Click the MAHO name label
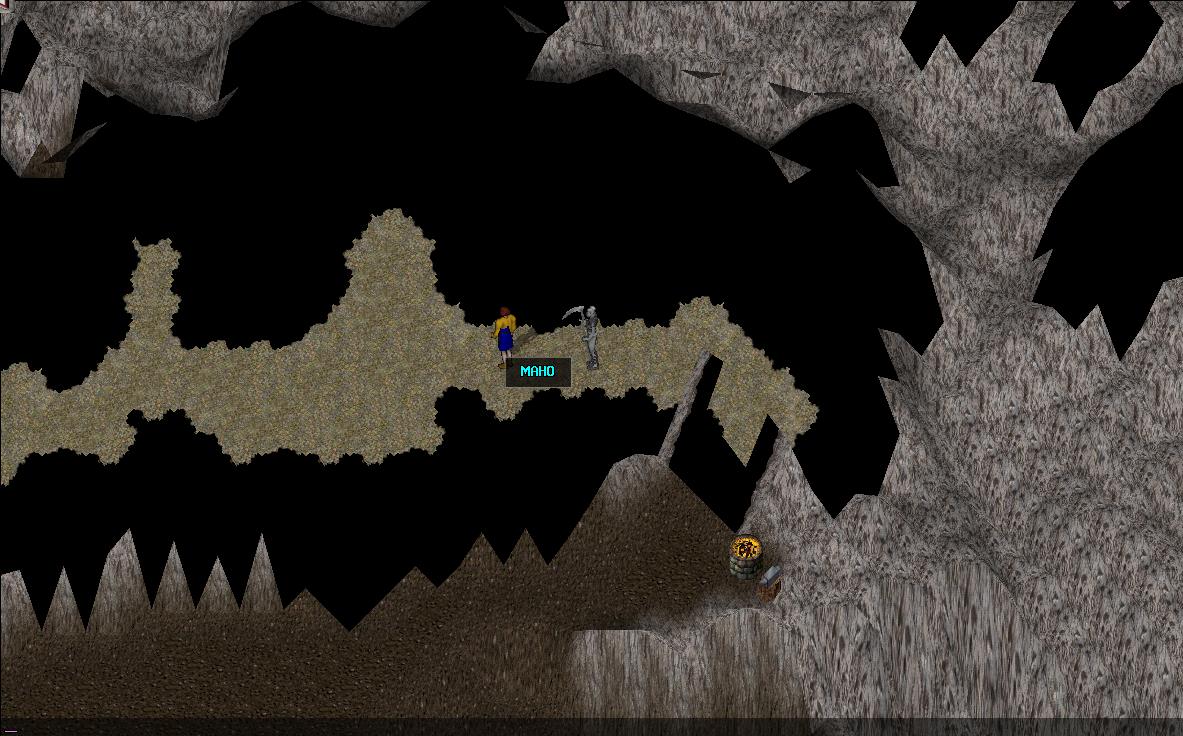 [538, 372]
